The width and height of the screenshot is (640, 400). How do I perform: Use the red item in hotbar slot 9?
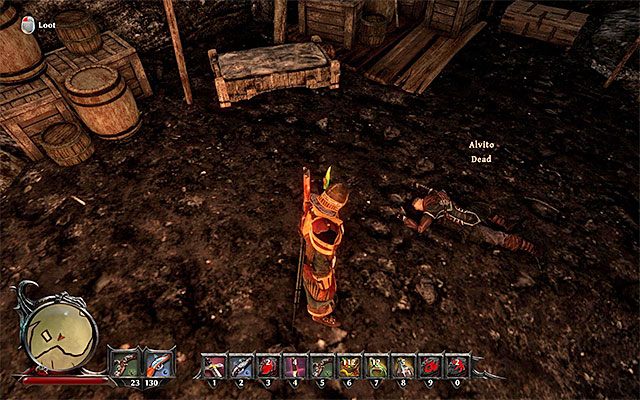(x=430, y=364)
